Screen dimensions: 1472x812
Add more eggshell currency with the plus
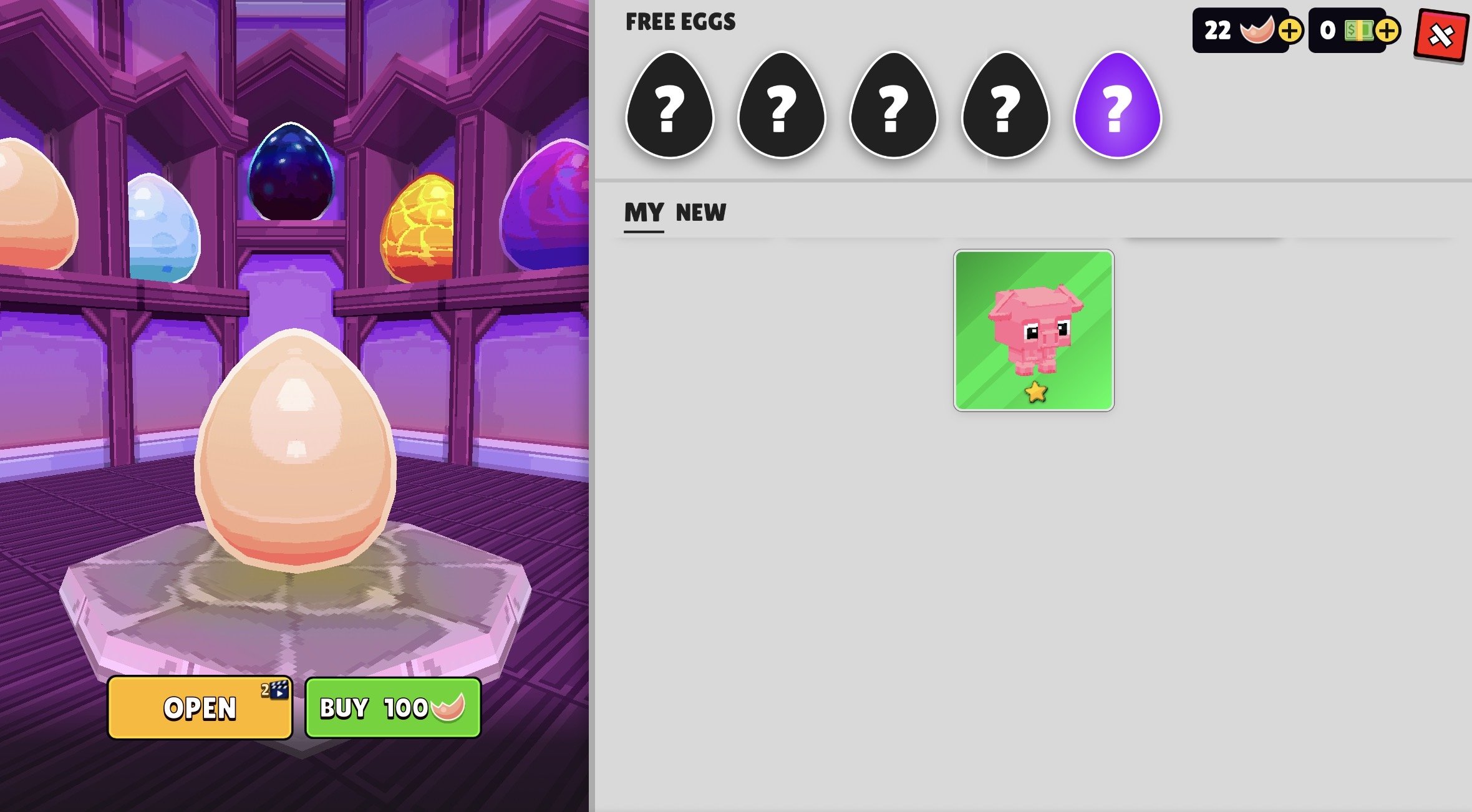pos(1290,31)
